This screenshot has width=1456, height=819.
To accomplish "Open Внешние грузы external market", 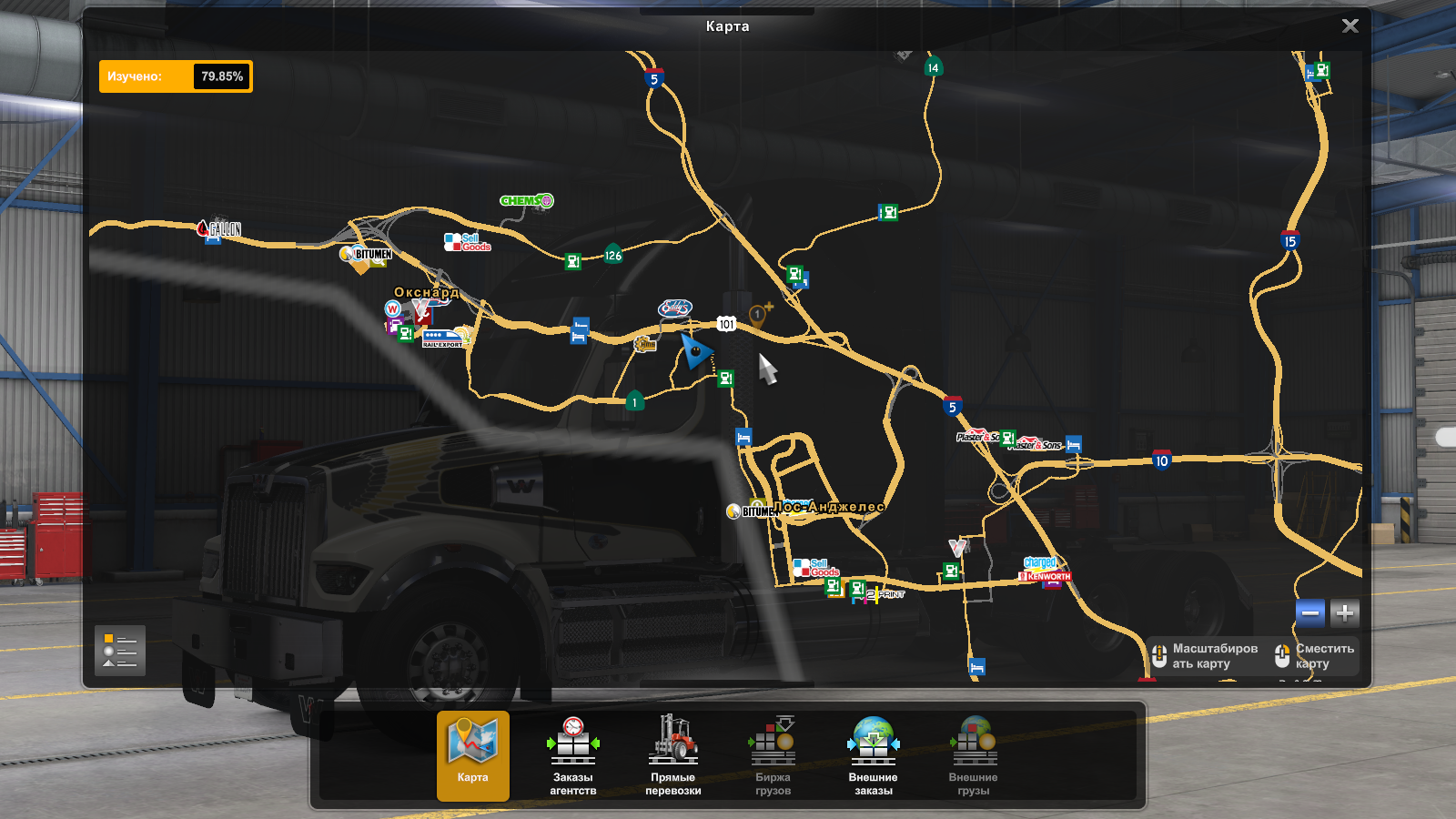I will coord(973,755).
